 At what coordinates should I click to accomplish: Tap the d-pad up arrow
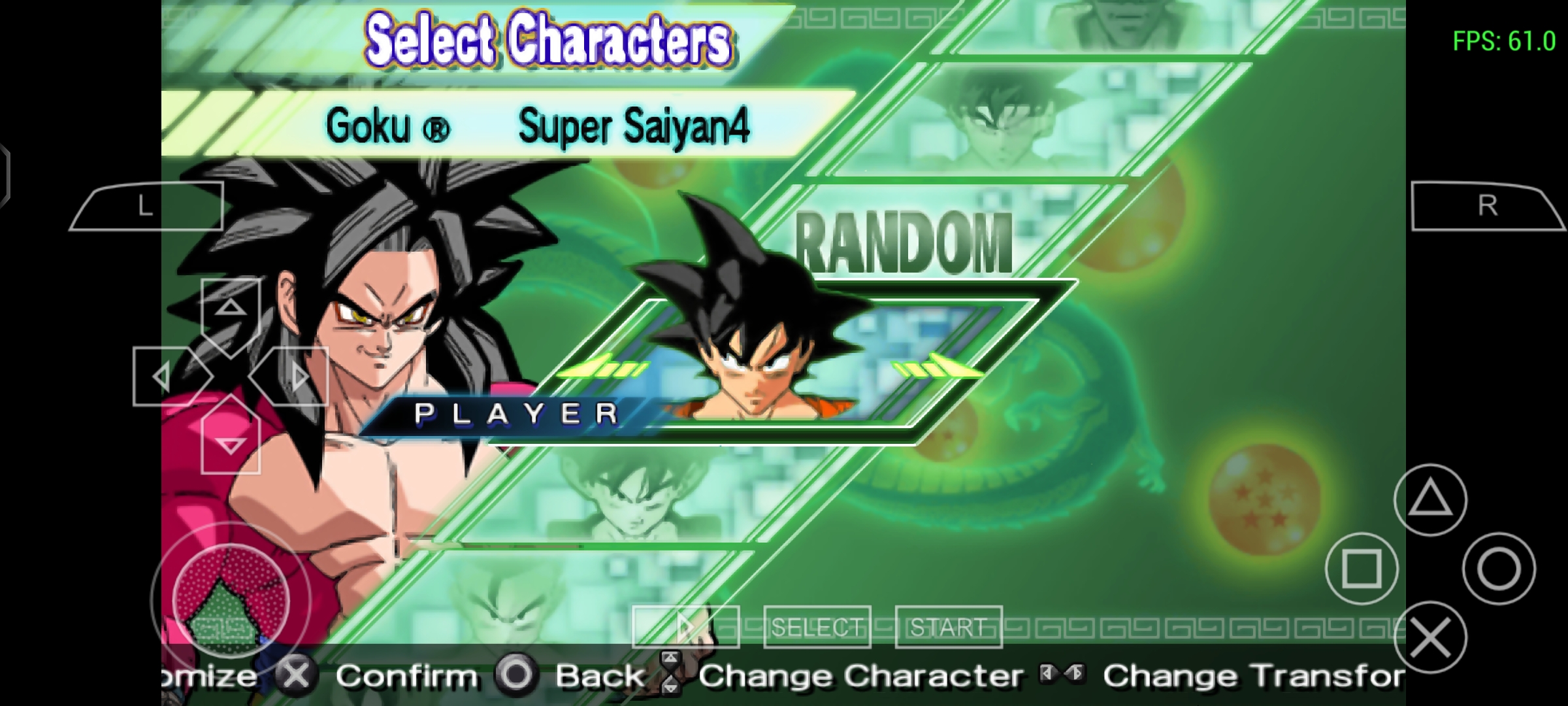pyautogui.click(x=231, y=308)
